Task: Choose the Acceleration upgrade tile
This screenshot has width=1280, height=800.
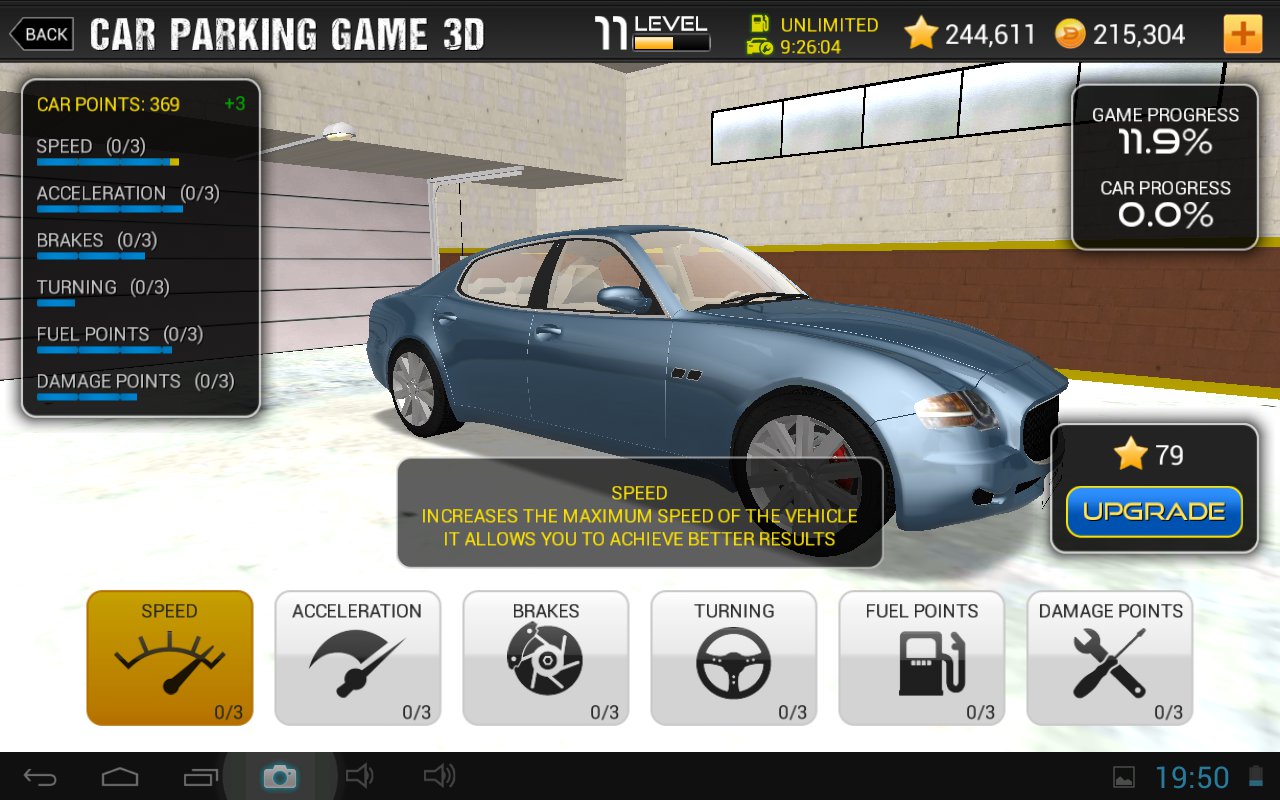Action: (357, 657)
